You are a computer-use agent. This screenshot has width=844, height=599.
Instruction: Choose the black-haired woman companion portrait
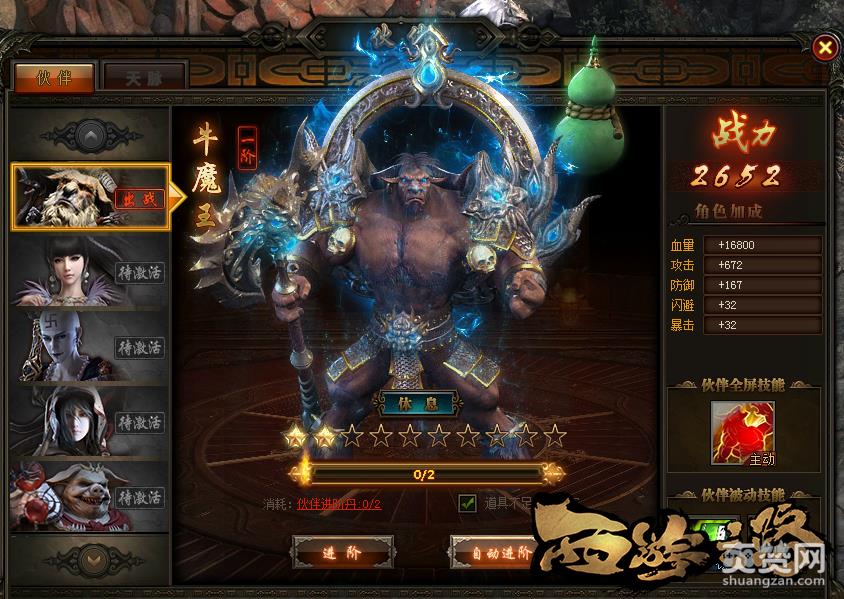click(88, 270)
